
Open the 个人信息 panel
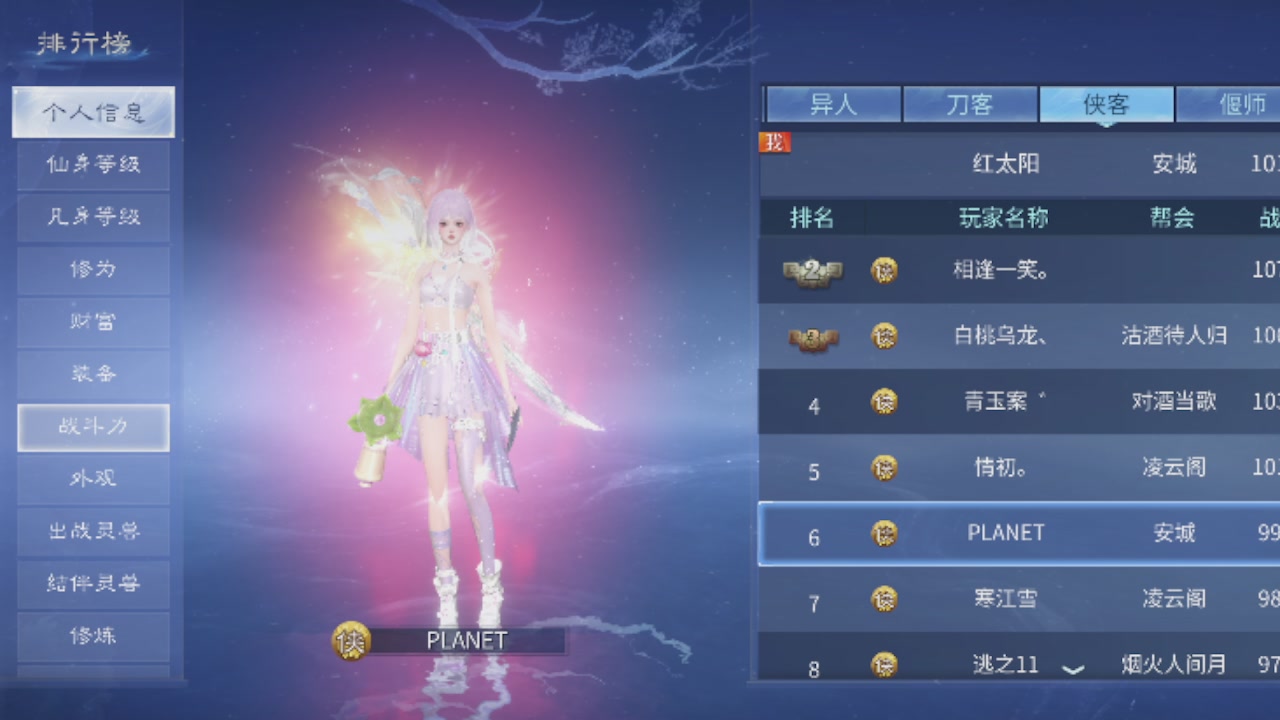[93, 112]
